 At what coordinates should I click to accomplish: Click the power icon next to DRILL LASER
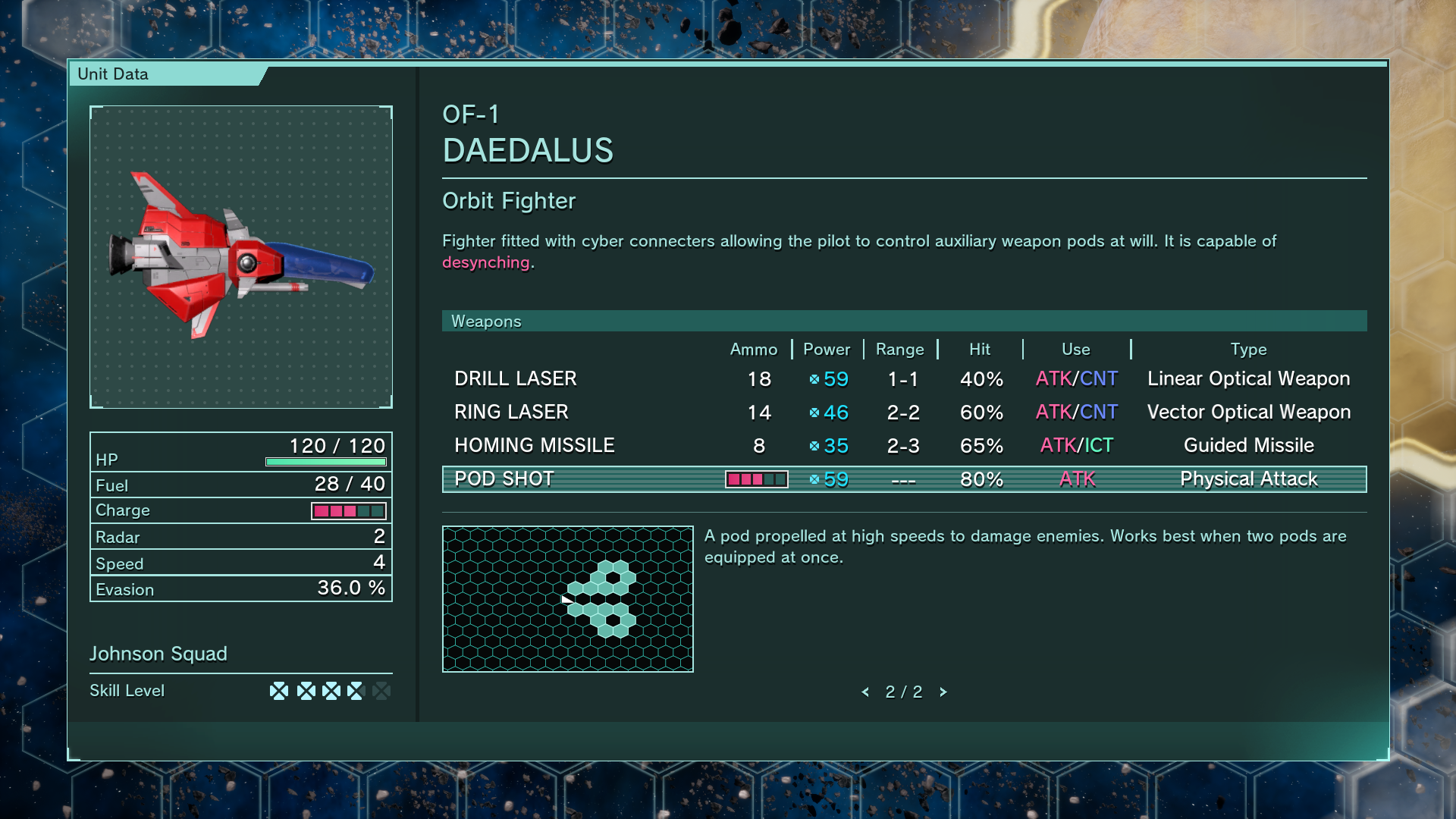coord(814,379)
